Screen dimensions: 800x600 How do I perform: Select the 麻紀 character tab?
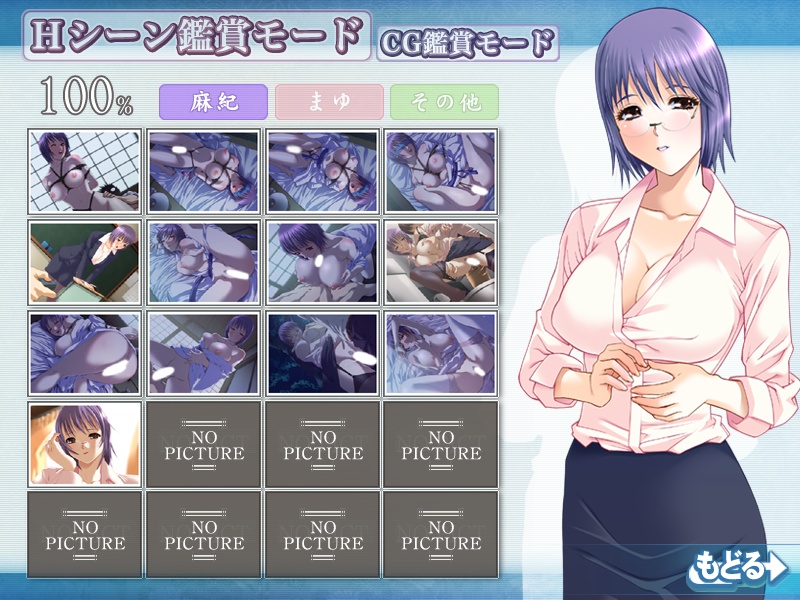[213, 102]
